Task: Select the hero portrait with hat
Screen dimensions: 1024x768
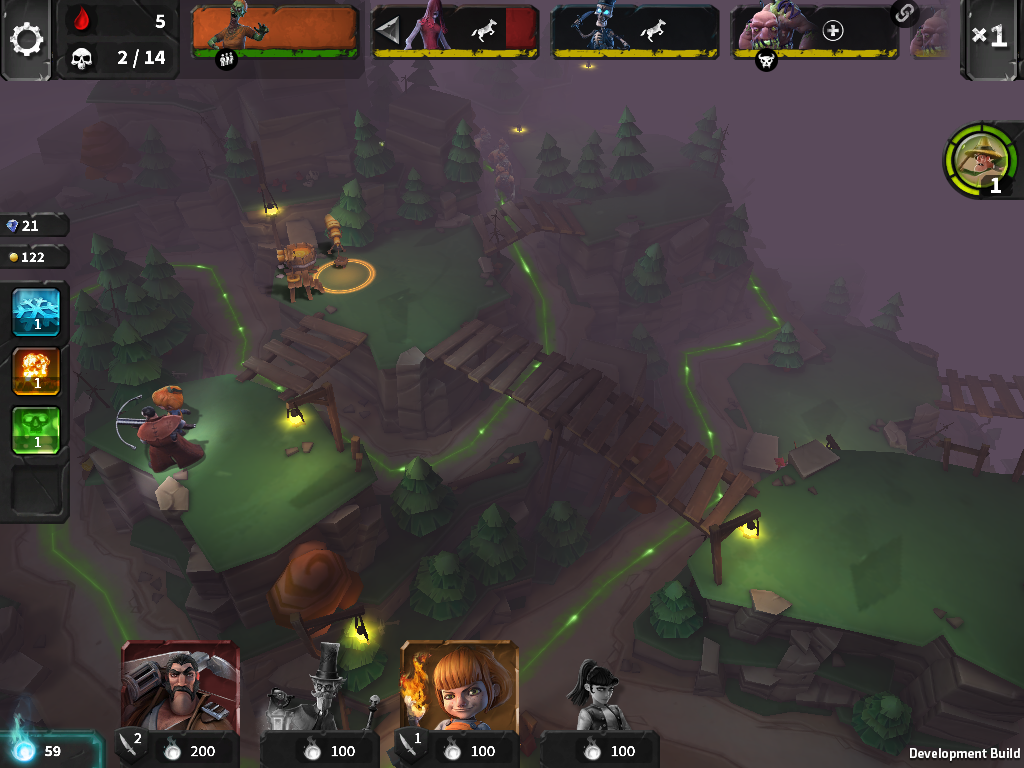Action: 981,160
